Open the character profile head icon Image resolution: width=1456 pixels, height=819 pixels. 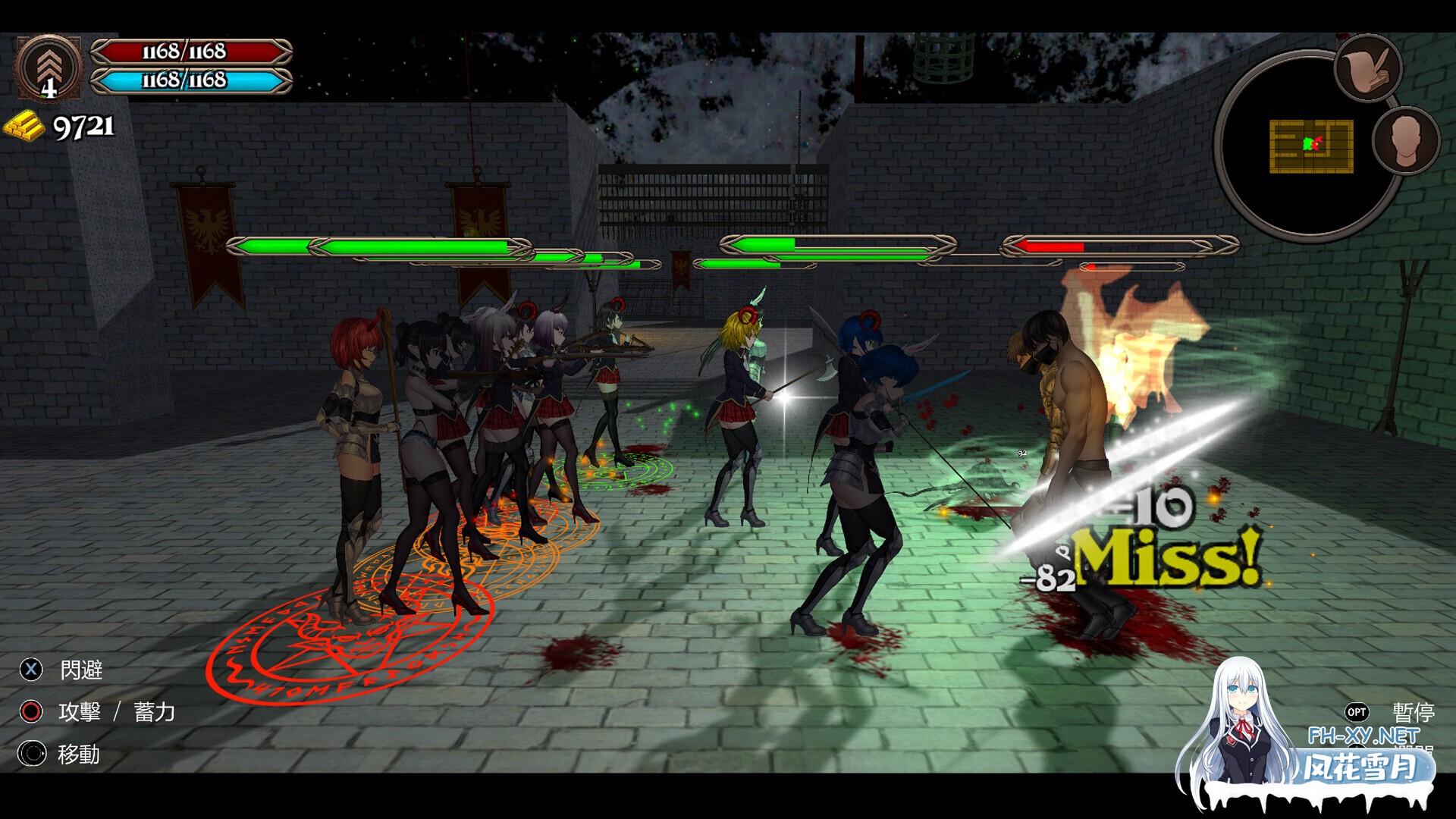(1404, 140)
